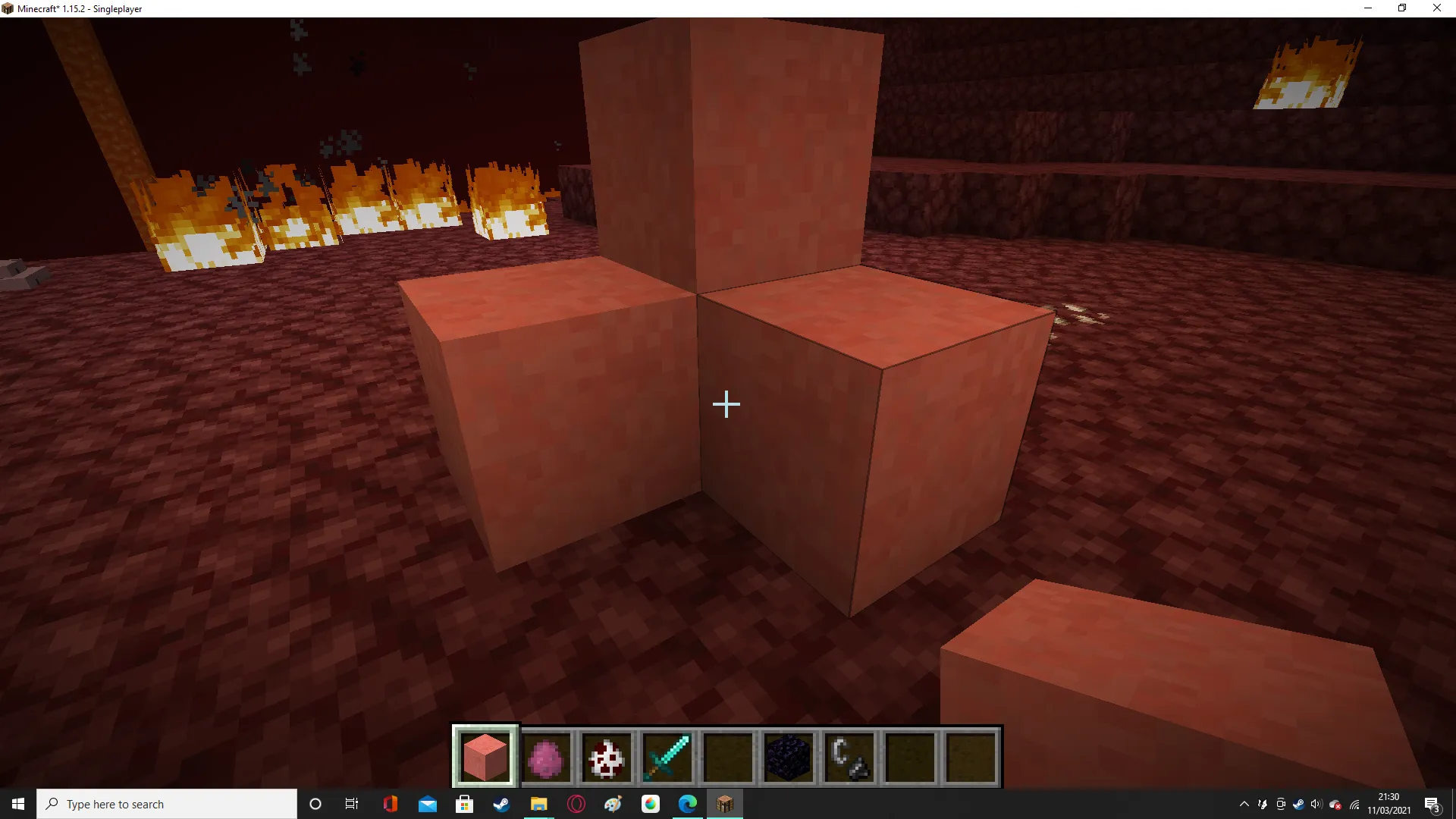This screenshot has width=1456, height=819.
Task: Open the volume slider via the speaker icon
Action: 1315,804
